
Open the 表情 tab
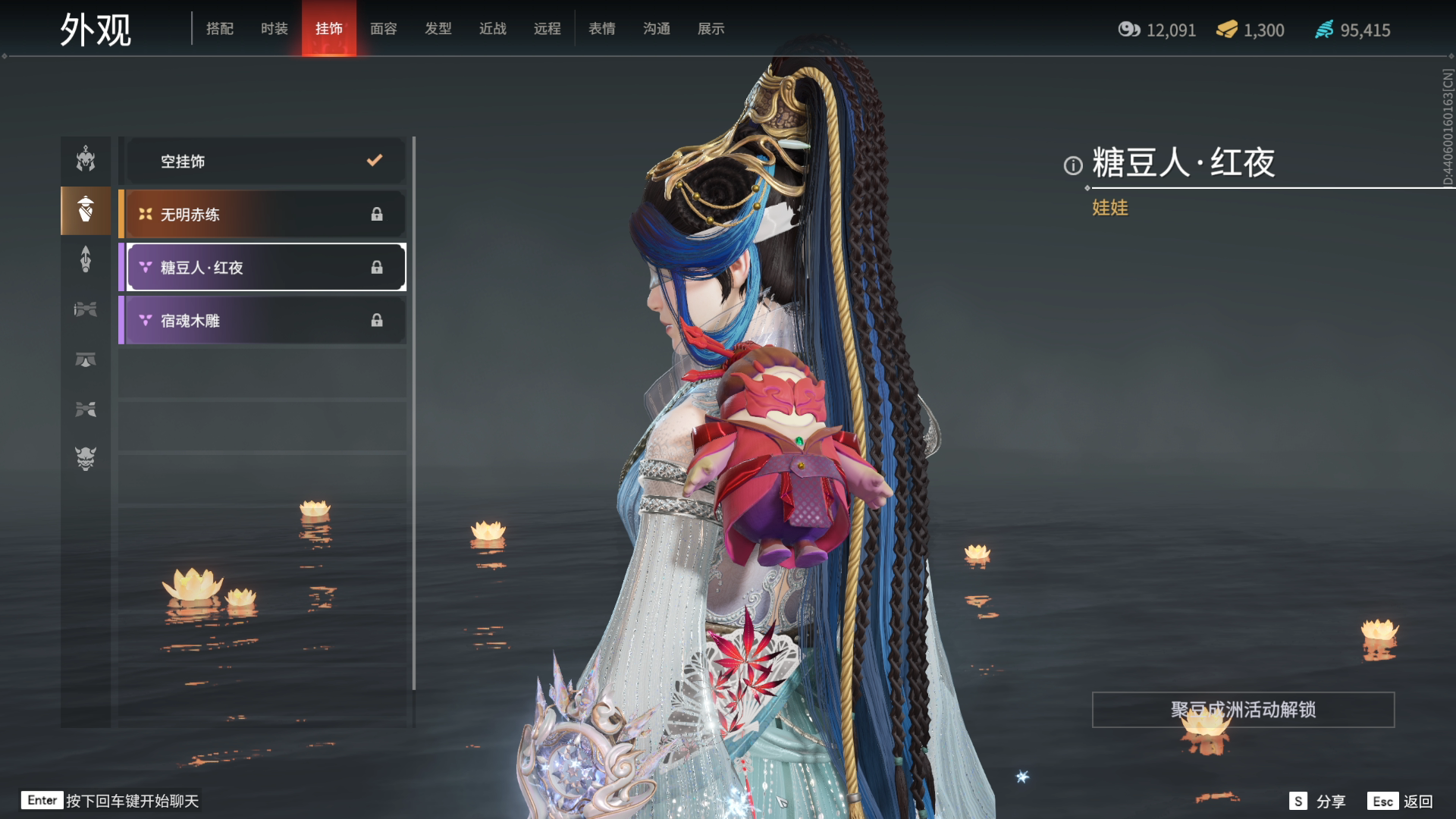[x=602, y=29]
